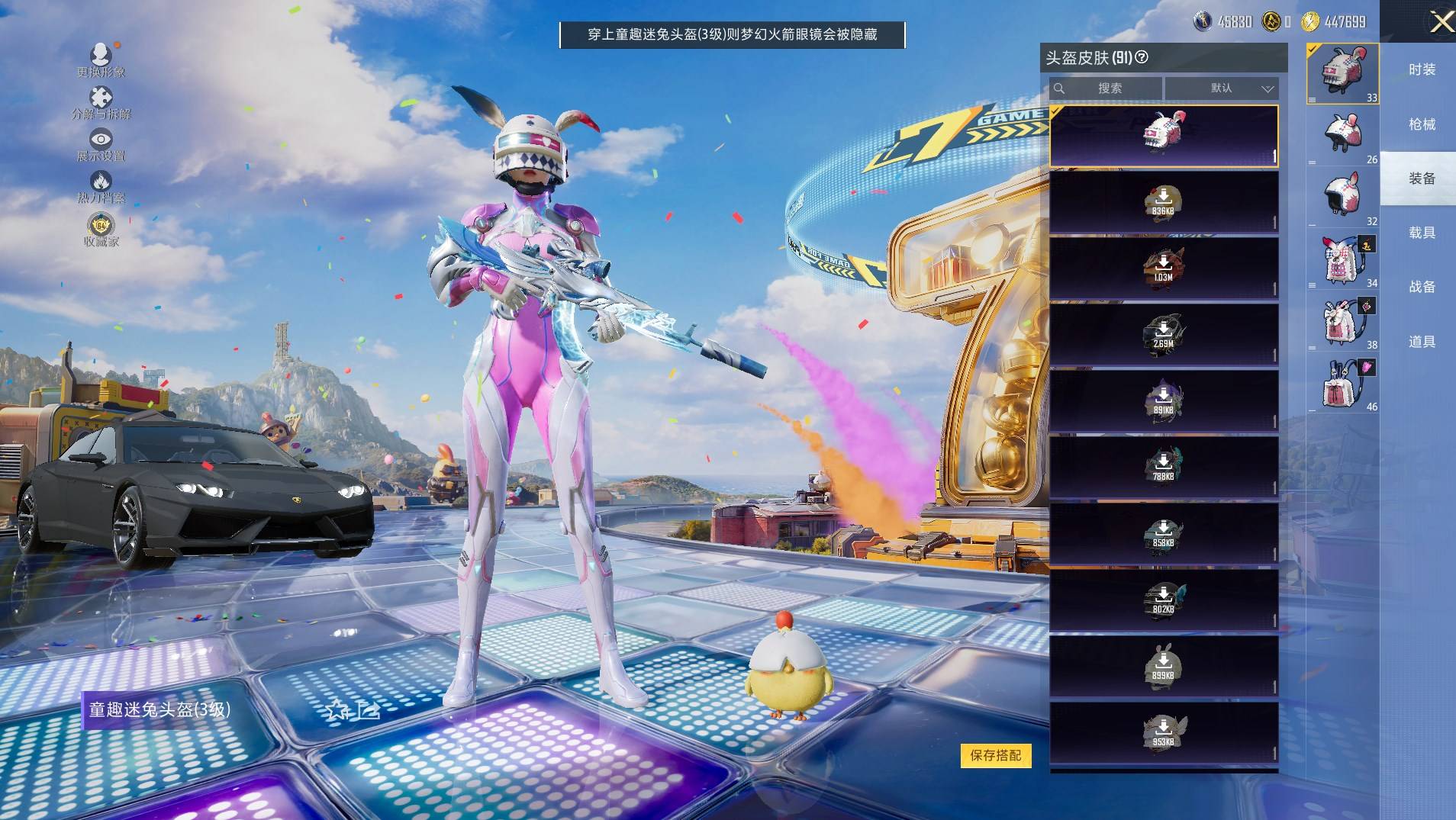Download the 836KB helmet skin

point(1163,202)
